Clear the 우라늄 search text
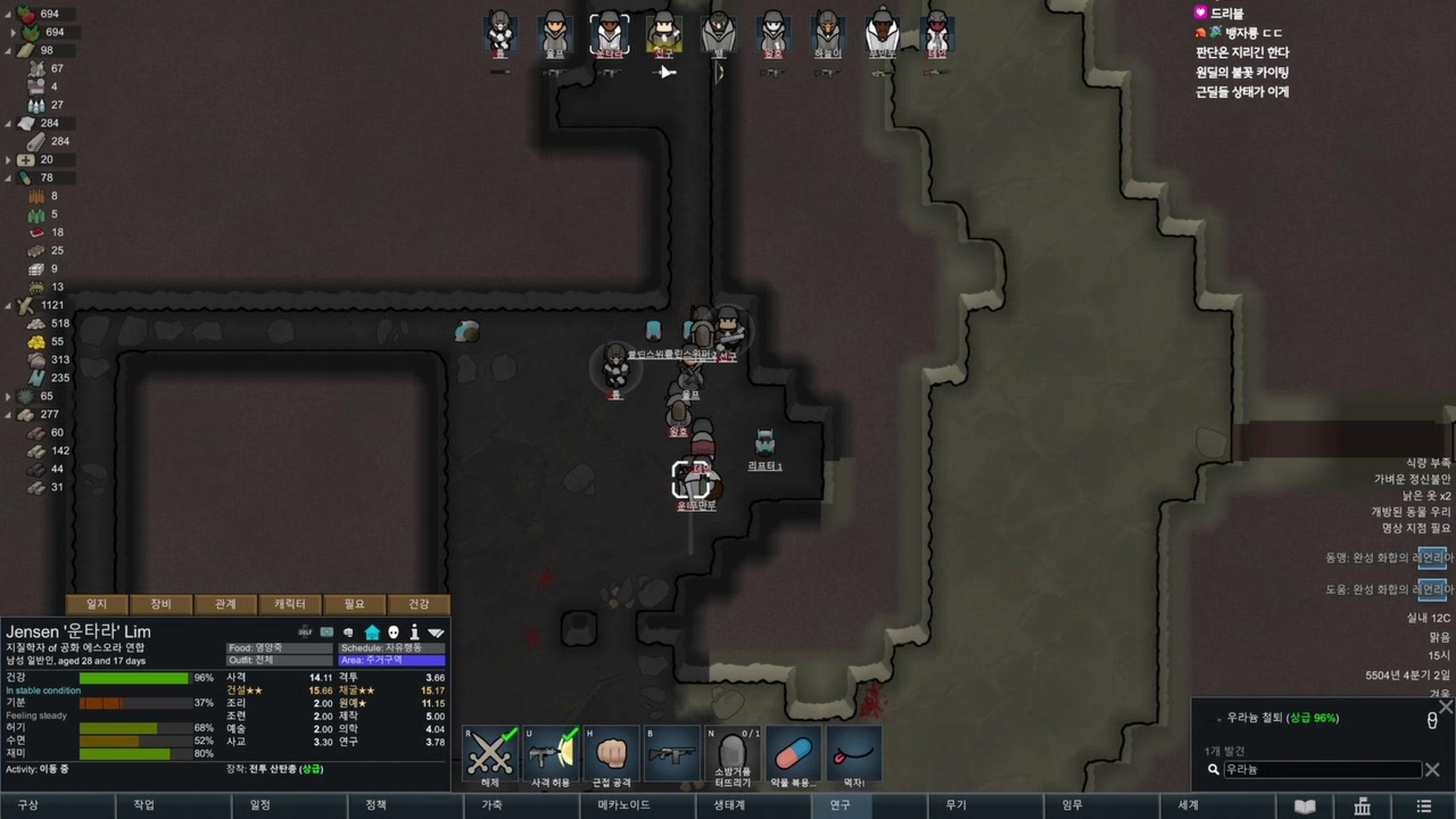1456x819 pixels. (x=1432, y=770)
